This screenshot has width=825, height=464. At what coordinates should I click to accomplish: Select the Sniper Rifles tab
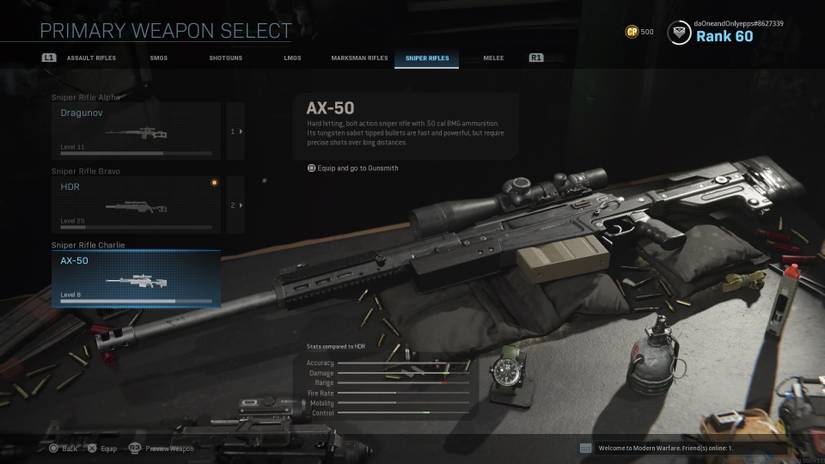point(427,58)
